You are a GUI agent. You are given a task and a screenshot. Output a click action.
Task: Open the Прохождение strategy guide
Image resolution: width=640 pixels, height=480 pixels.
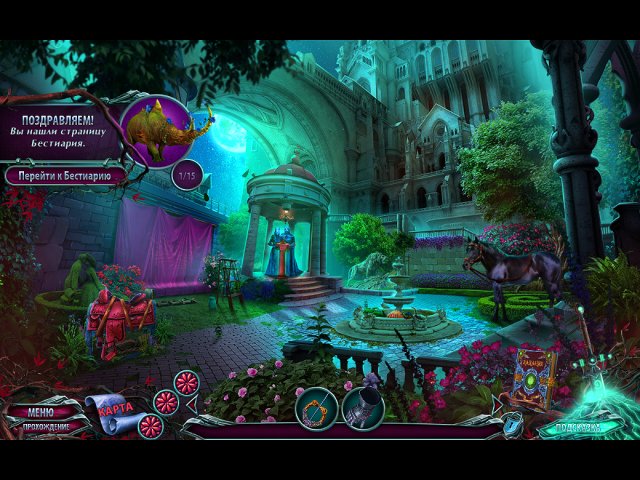(x=42, y=426)
